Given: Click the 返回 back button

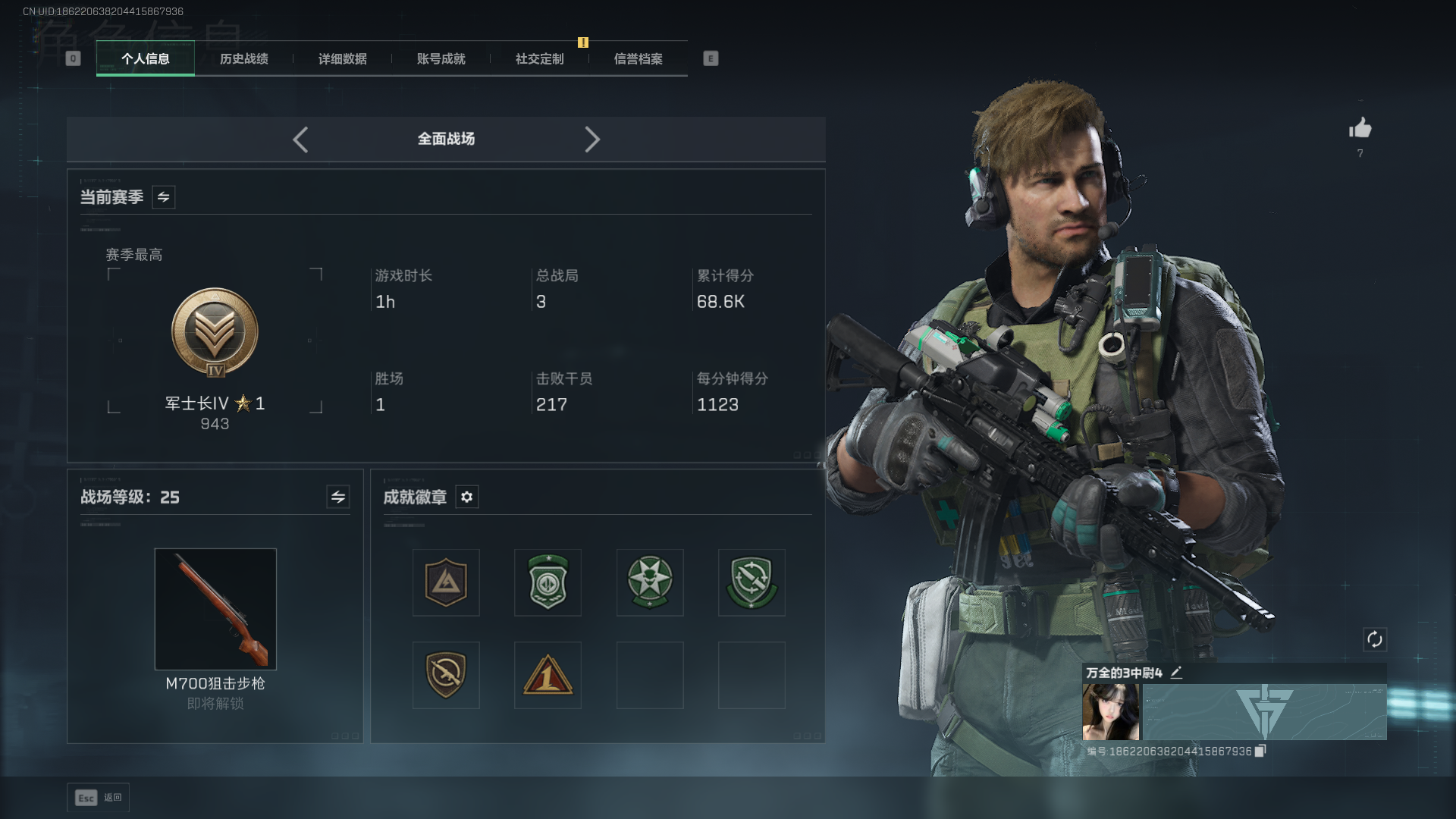Looking at the screenshot, I should click(99, 798).
